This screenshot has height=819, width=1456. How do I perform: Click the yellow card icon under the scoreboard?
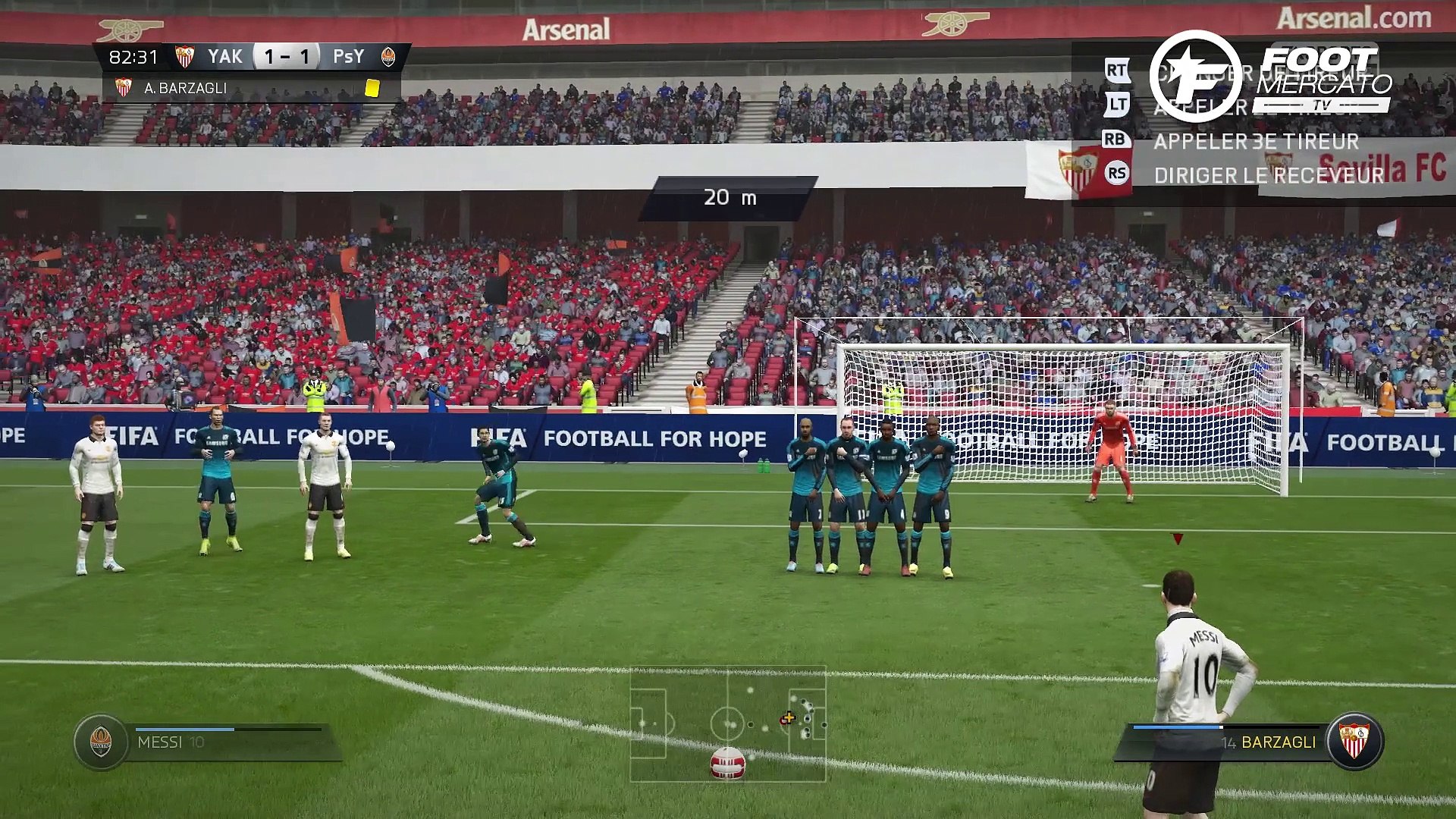point(372,88)
